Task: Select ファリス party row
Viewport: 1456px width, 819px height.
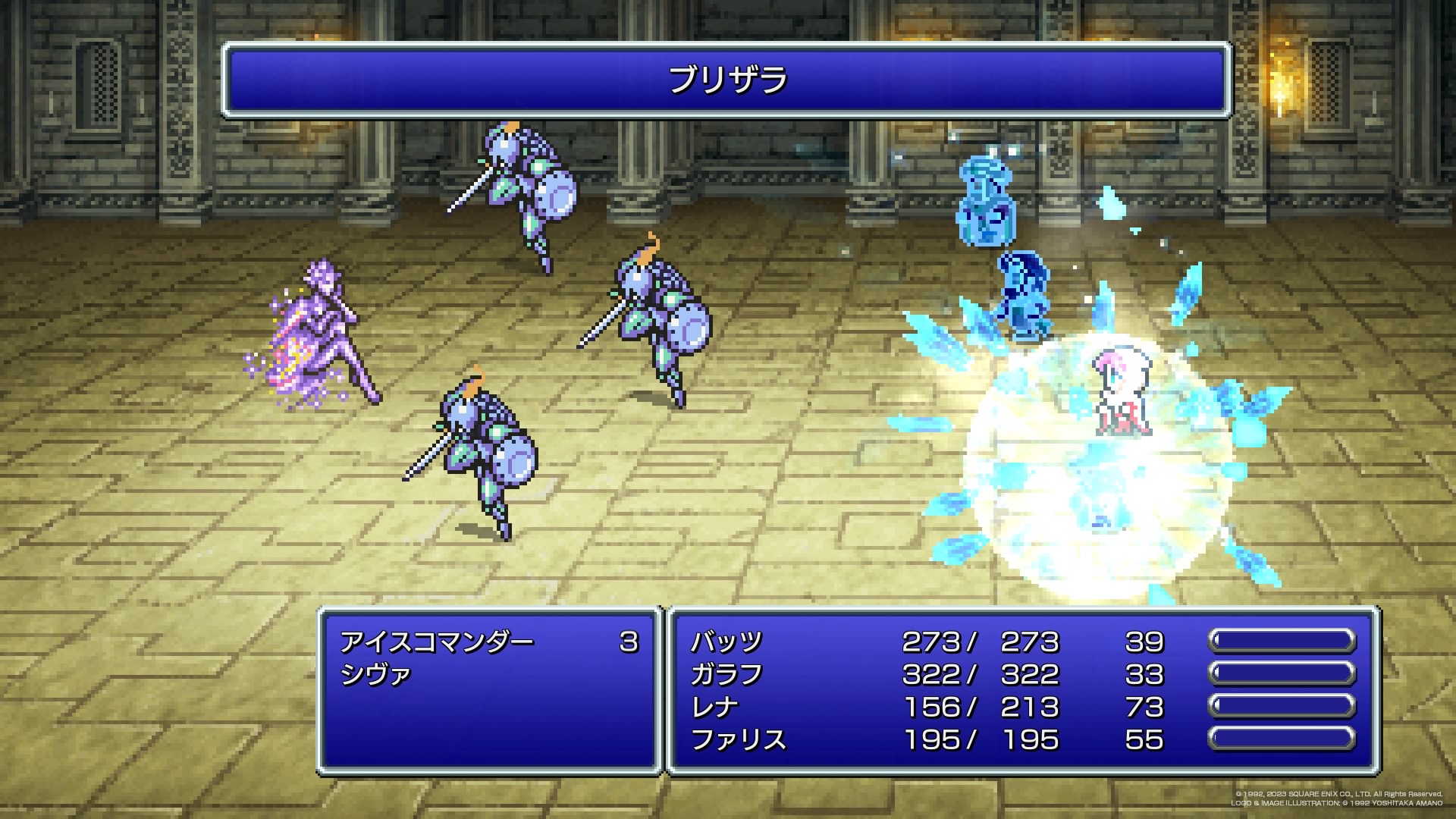Action: 739,740
